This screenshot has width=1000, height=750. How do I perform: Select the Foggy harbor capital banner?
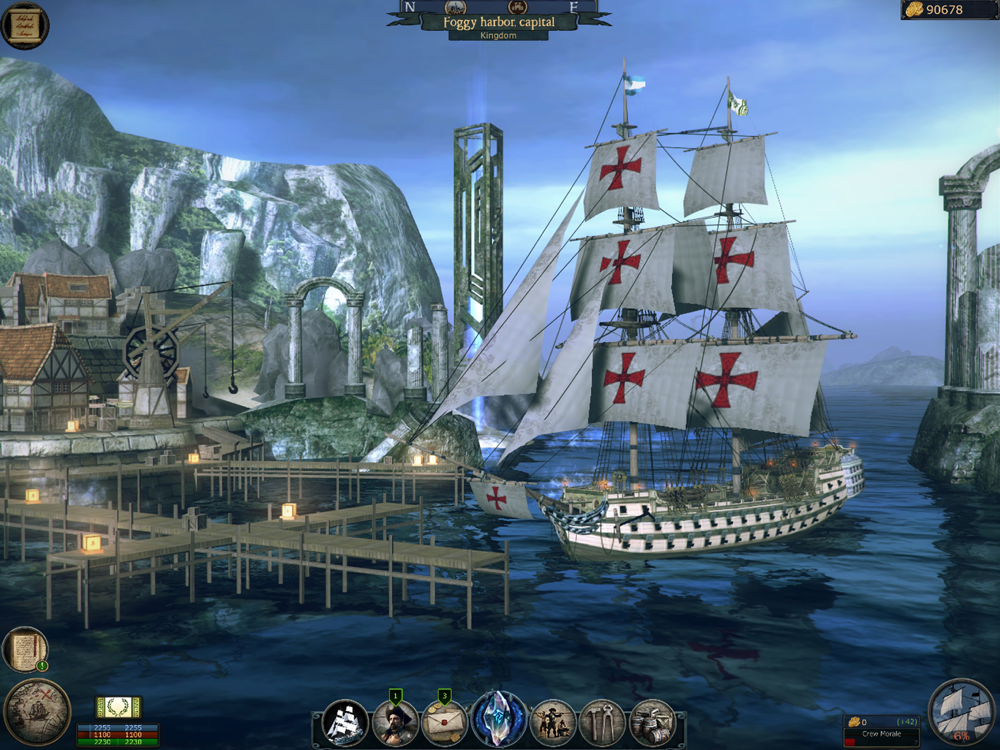[498, 21]
